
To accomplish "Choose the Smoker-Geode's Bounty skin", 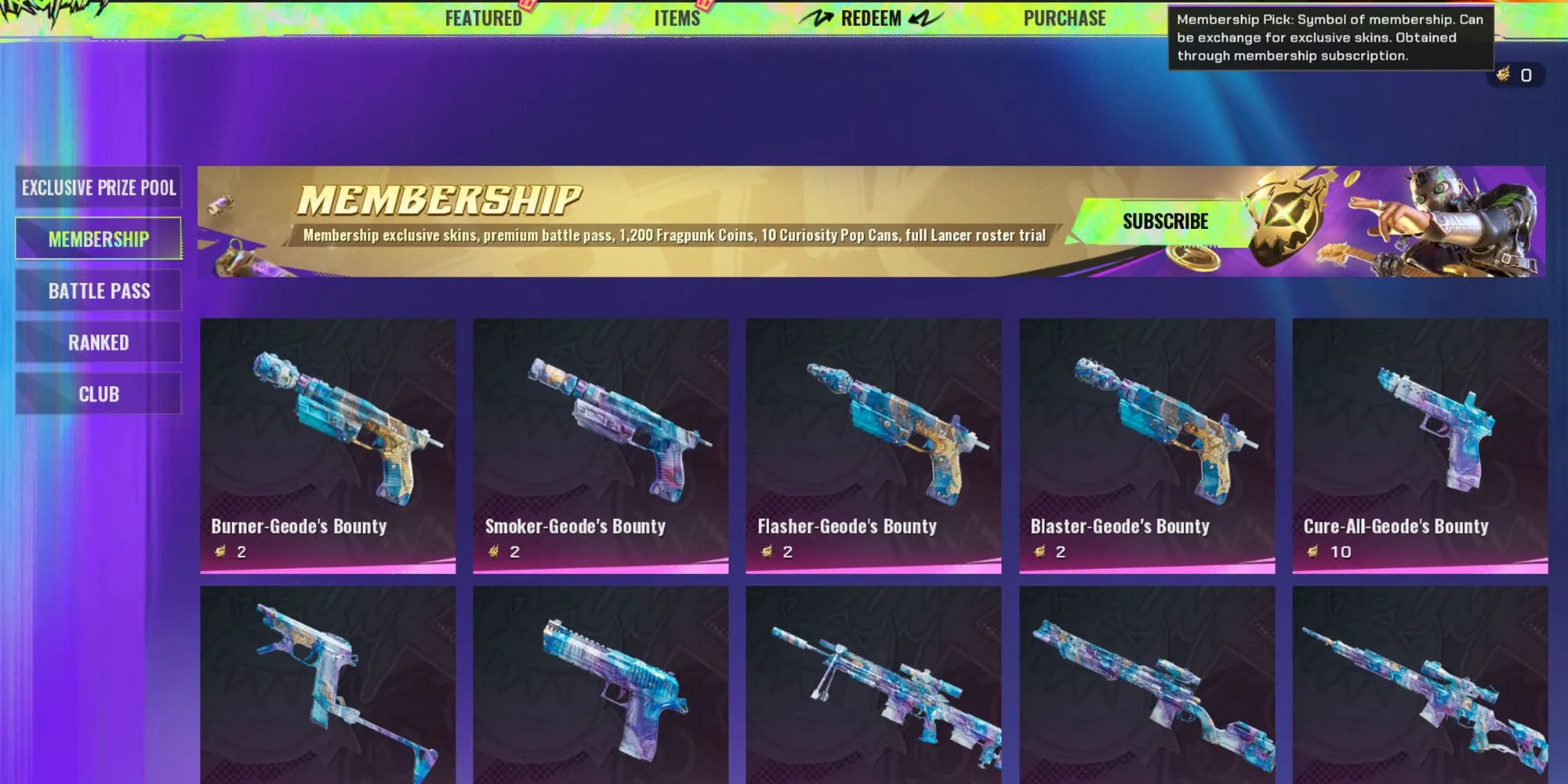I will pyautogui.click(x=601, y=445).
